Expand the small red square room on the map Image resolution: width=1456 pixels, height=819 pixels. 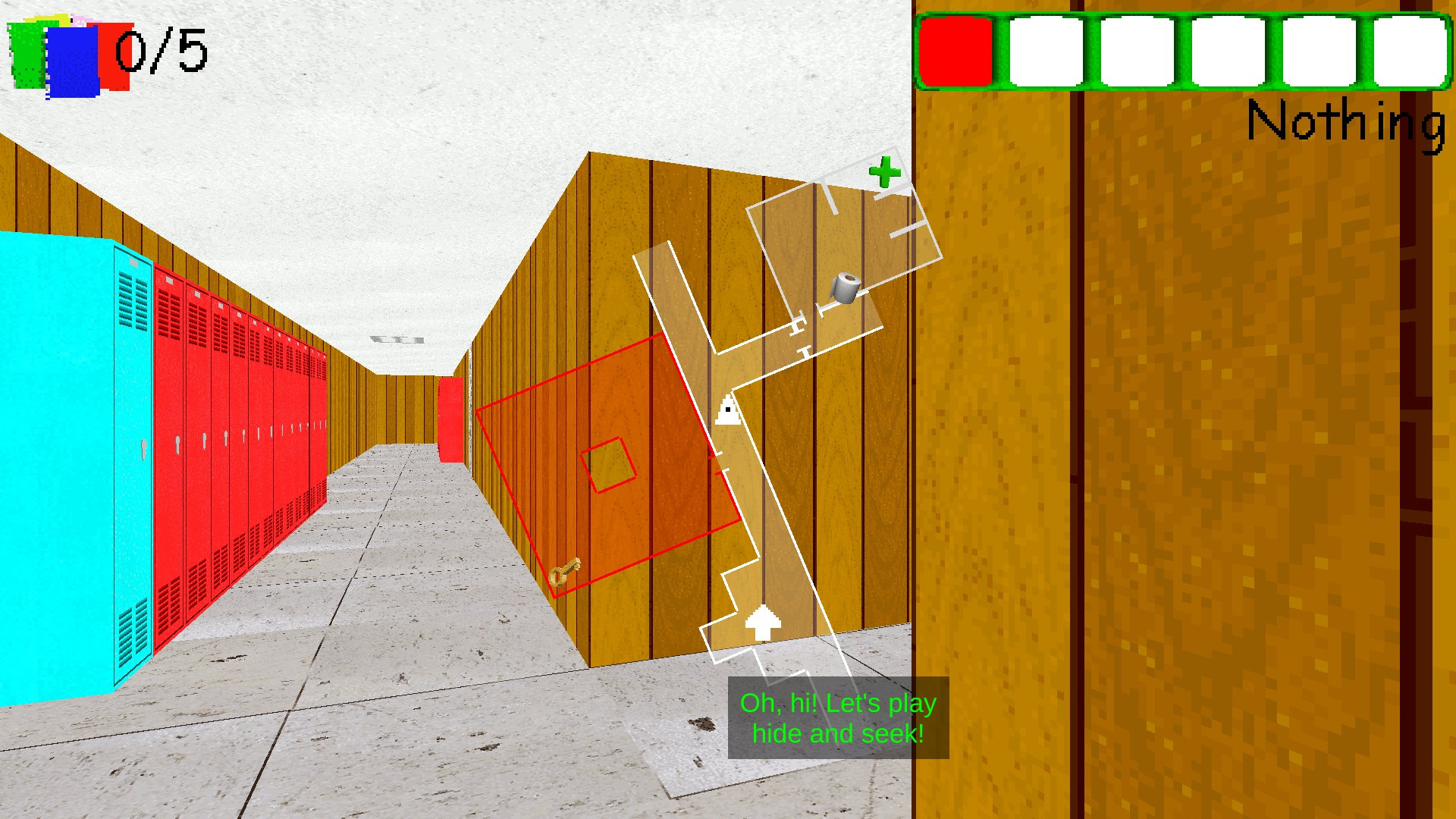point(607,465)
